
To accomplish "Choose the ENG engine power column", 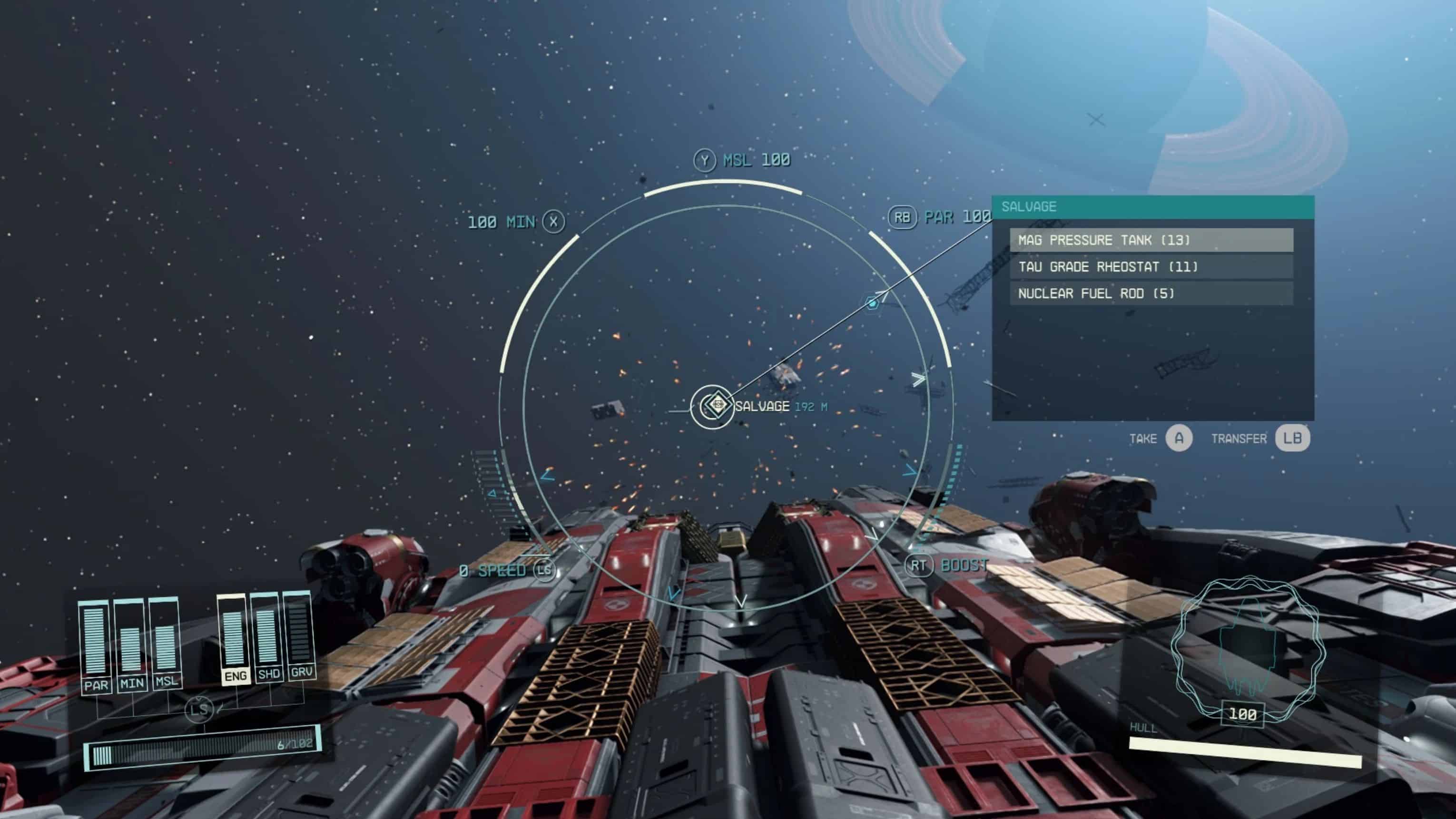I will click(x=234, y=639).
